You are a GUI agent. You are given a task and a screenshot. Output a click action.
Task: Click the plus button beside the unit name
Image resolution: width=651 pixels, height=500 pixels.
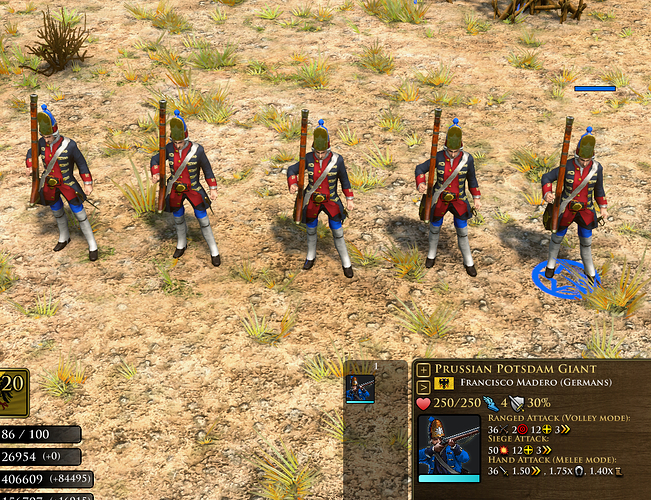coord(423,369)
